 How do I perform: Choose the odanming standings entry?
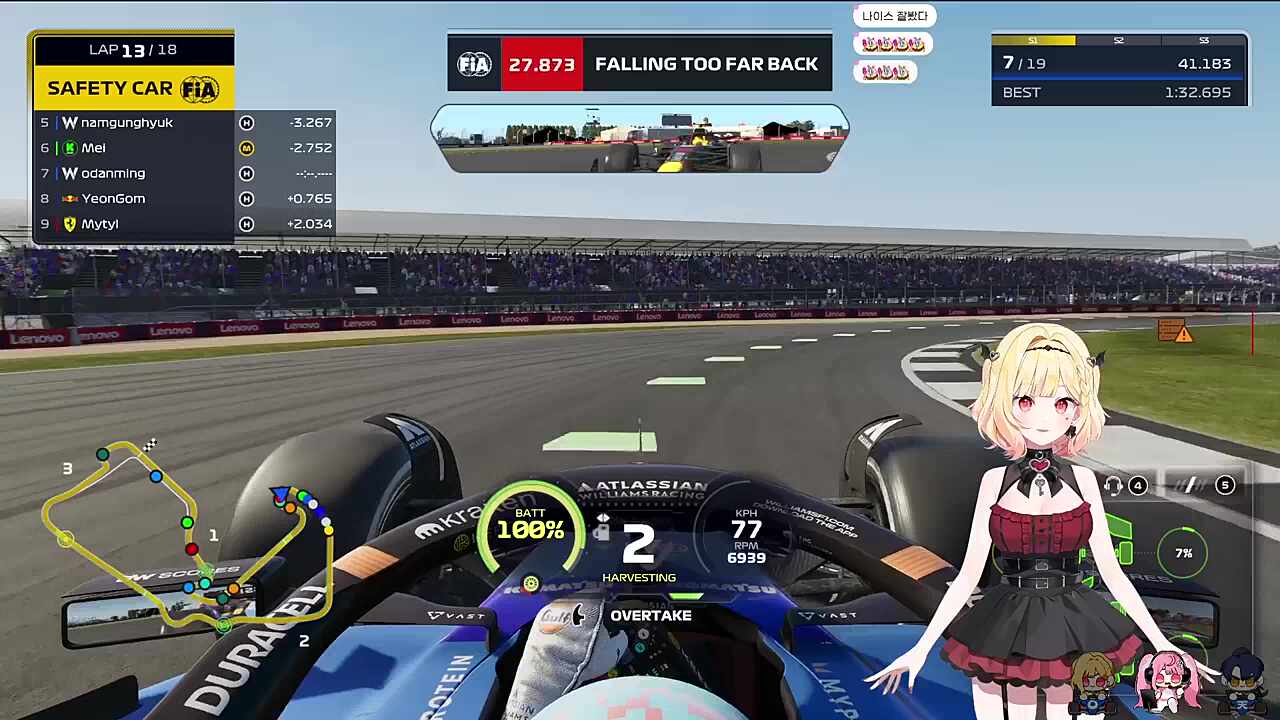(x=185, y=173)
